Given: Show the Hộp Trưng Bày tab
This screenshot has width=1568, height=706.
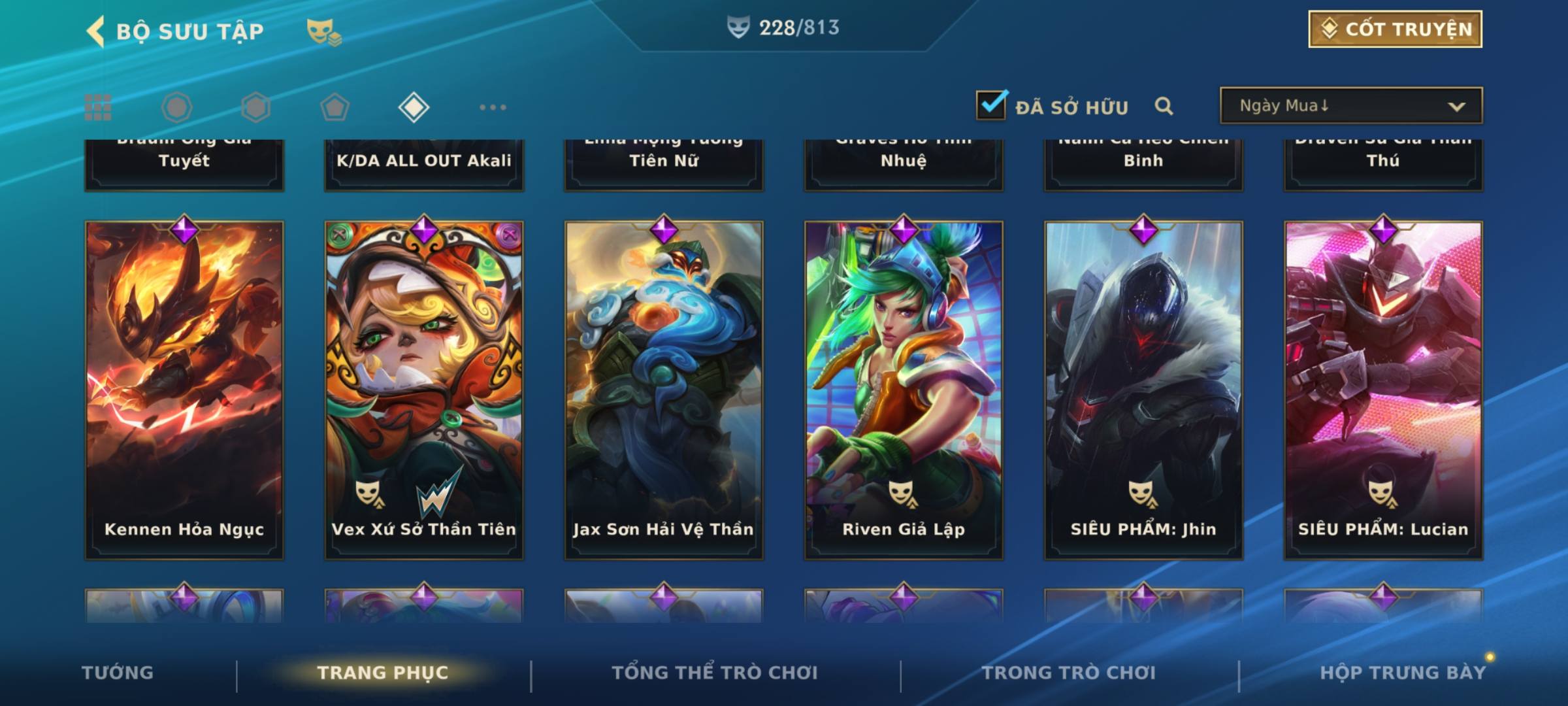Looking at the screenshot, I should point(1403,673).
